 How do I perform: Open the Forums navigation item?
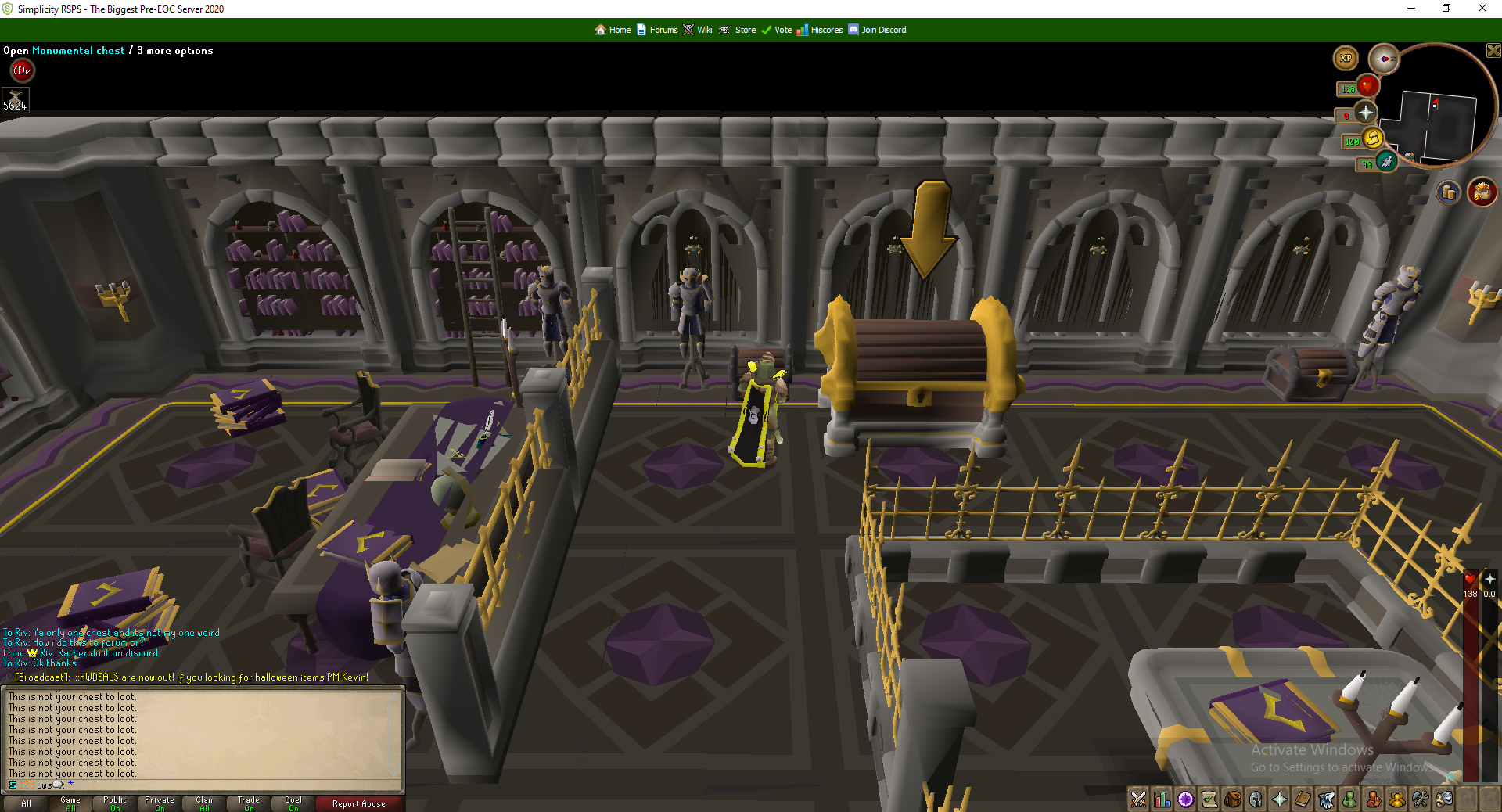[663, 30]
